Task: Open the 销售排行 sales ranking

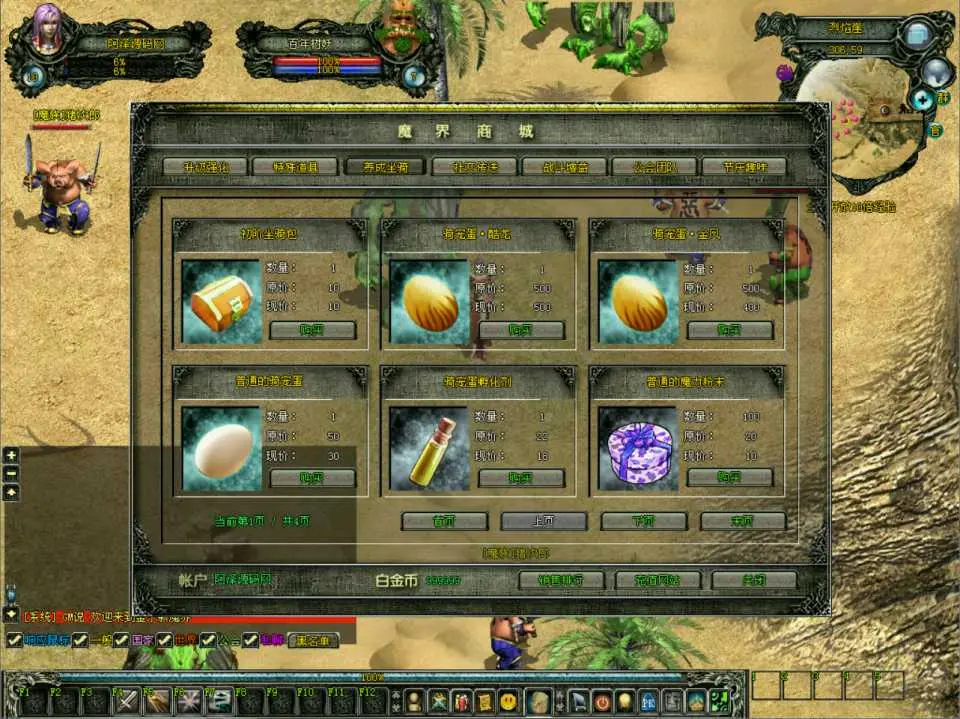Action: [x=564, y=580]
